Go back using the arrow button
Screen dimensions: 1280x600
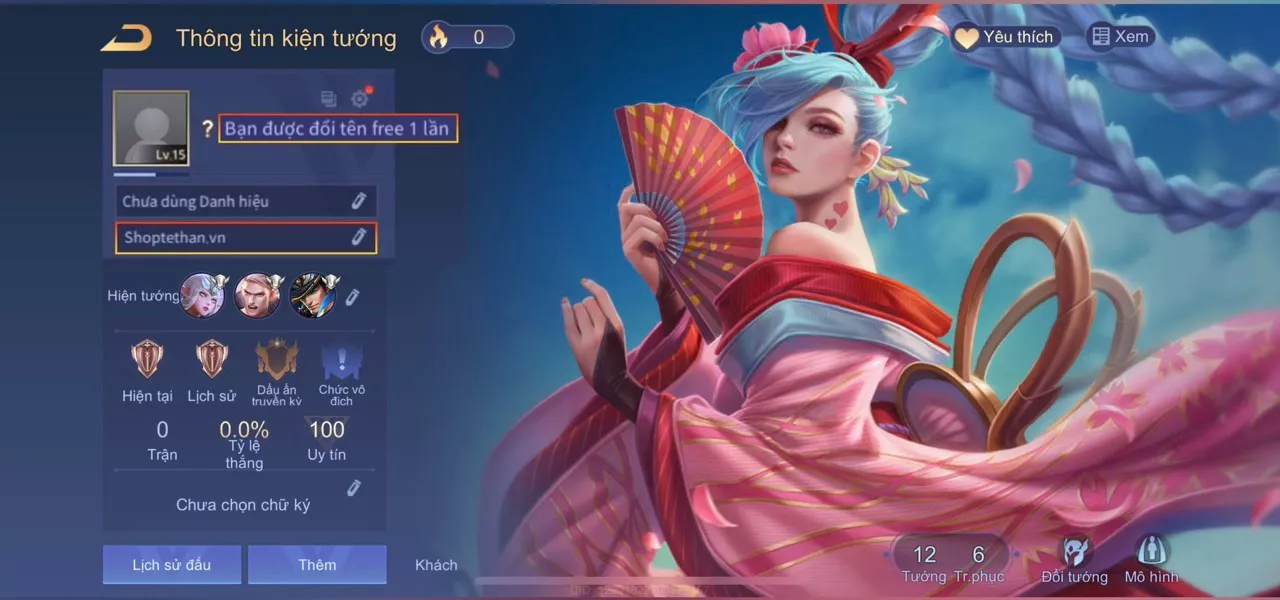126,38
